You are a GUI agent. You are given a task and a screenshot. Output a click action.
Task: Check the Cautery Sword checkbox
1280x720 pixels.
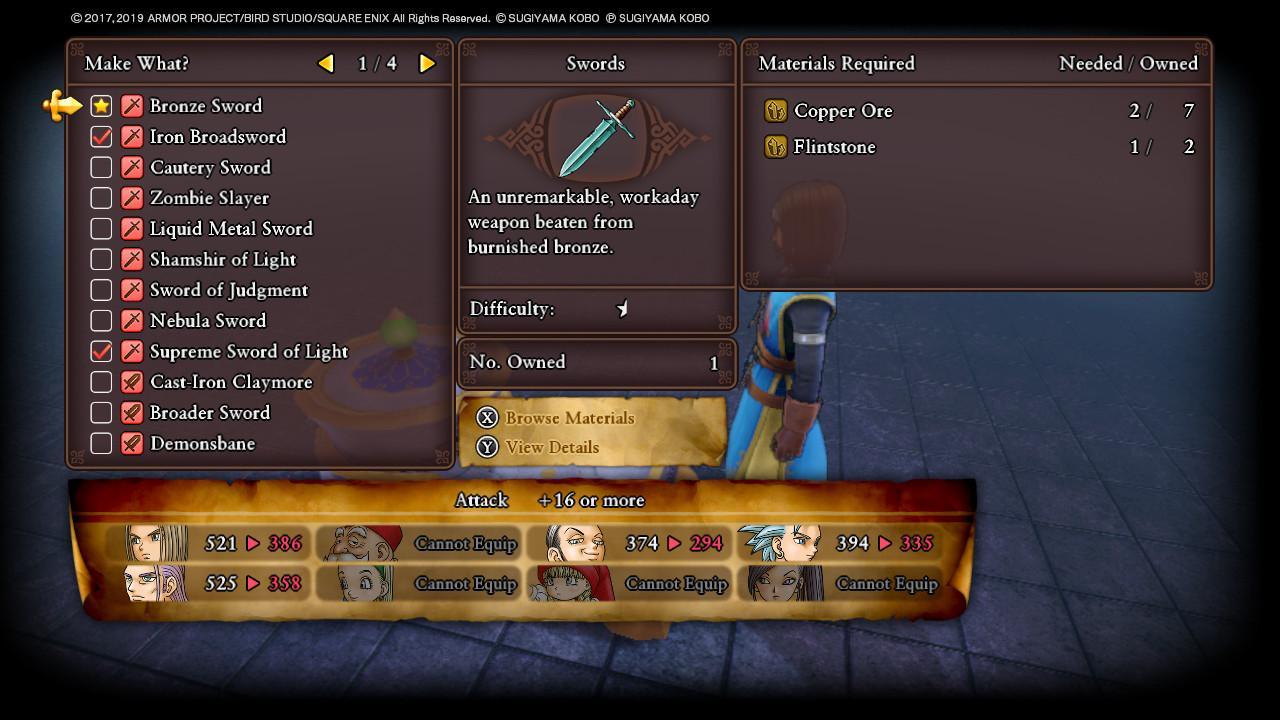click(100, 167)
